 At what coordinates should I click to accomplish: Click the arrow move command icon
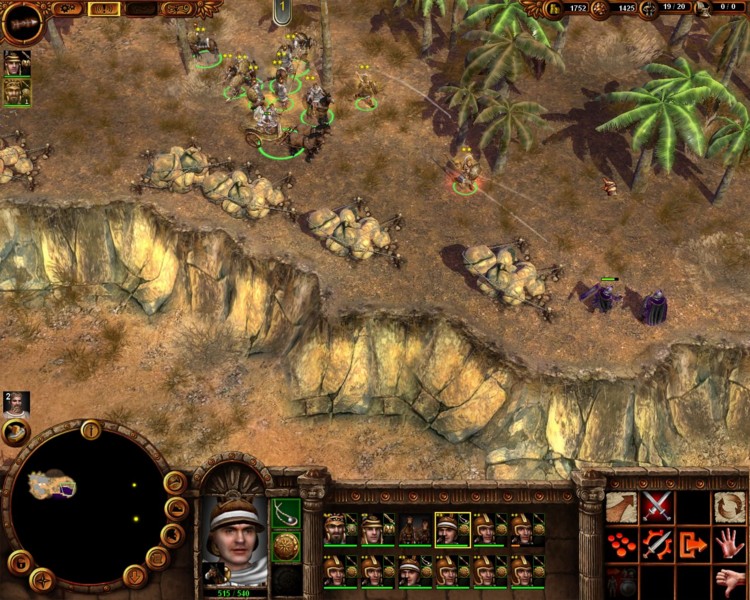(x=622, y=507)
